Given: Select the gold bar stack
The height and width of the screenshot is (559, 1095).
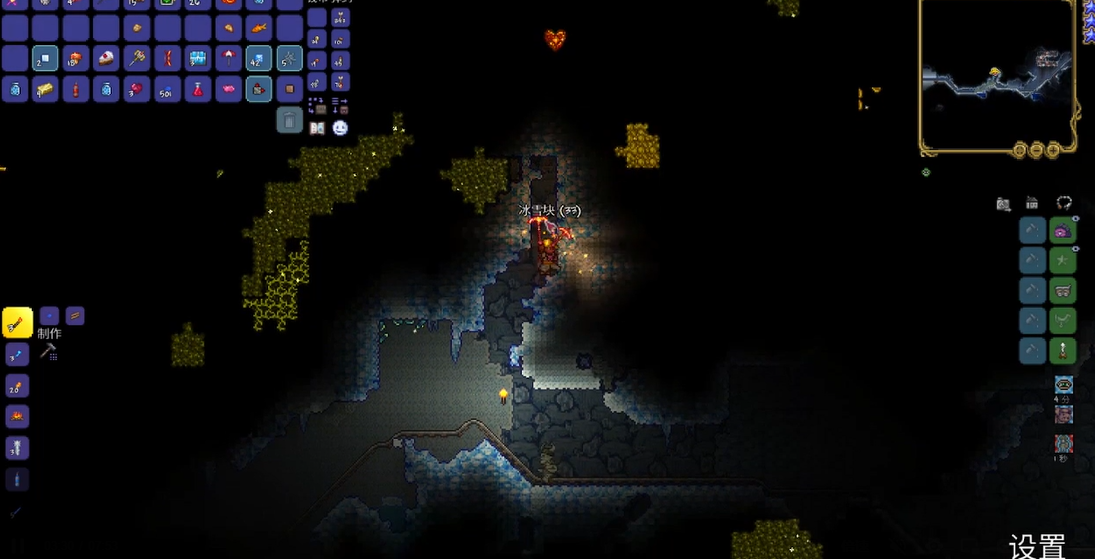Looking at the screenshot, I should point(45,90).
